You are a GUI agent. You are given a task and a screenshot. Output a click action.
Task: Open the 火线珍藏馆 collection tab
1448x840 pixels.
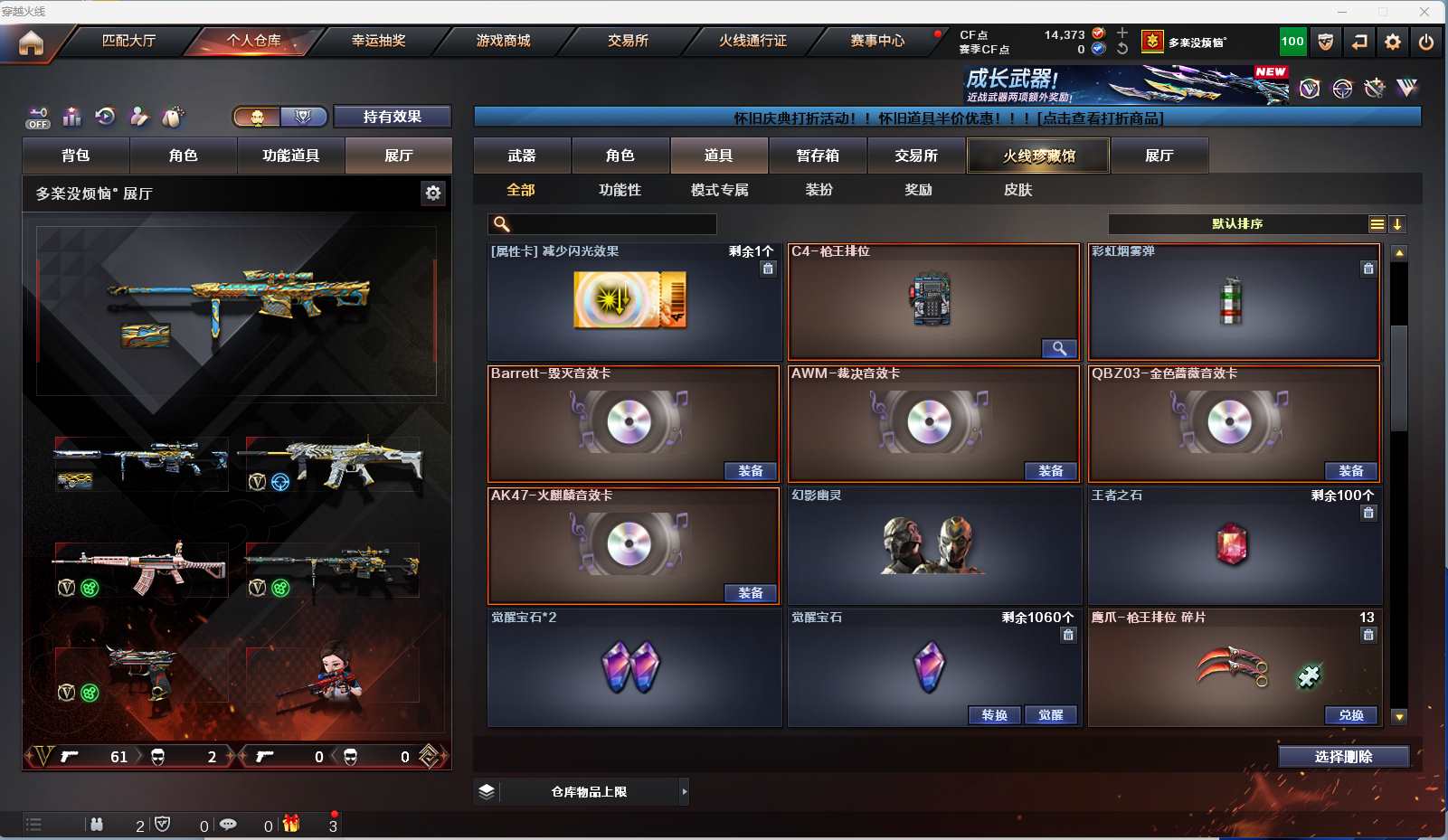(x=1038, y=156)
